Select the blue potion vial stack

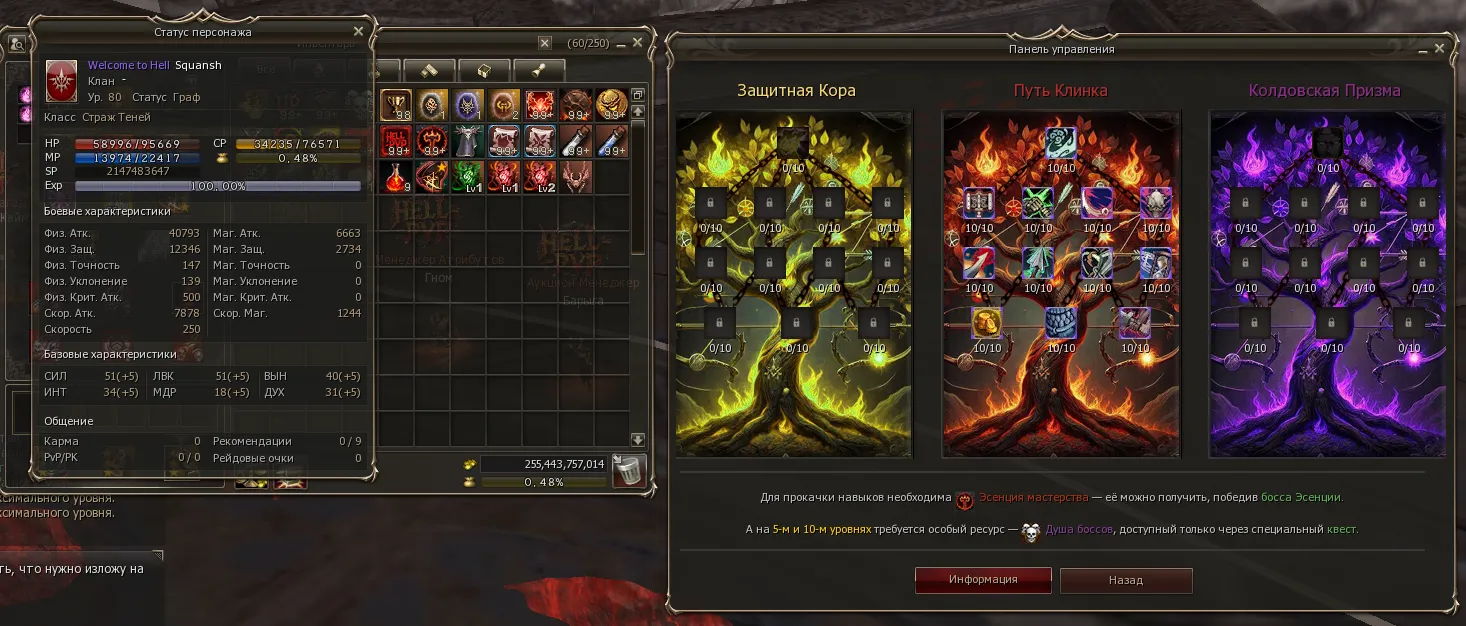(x=612, y=141)
